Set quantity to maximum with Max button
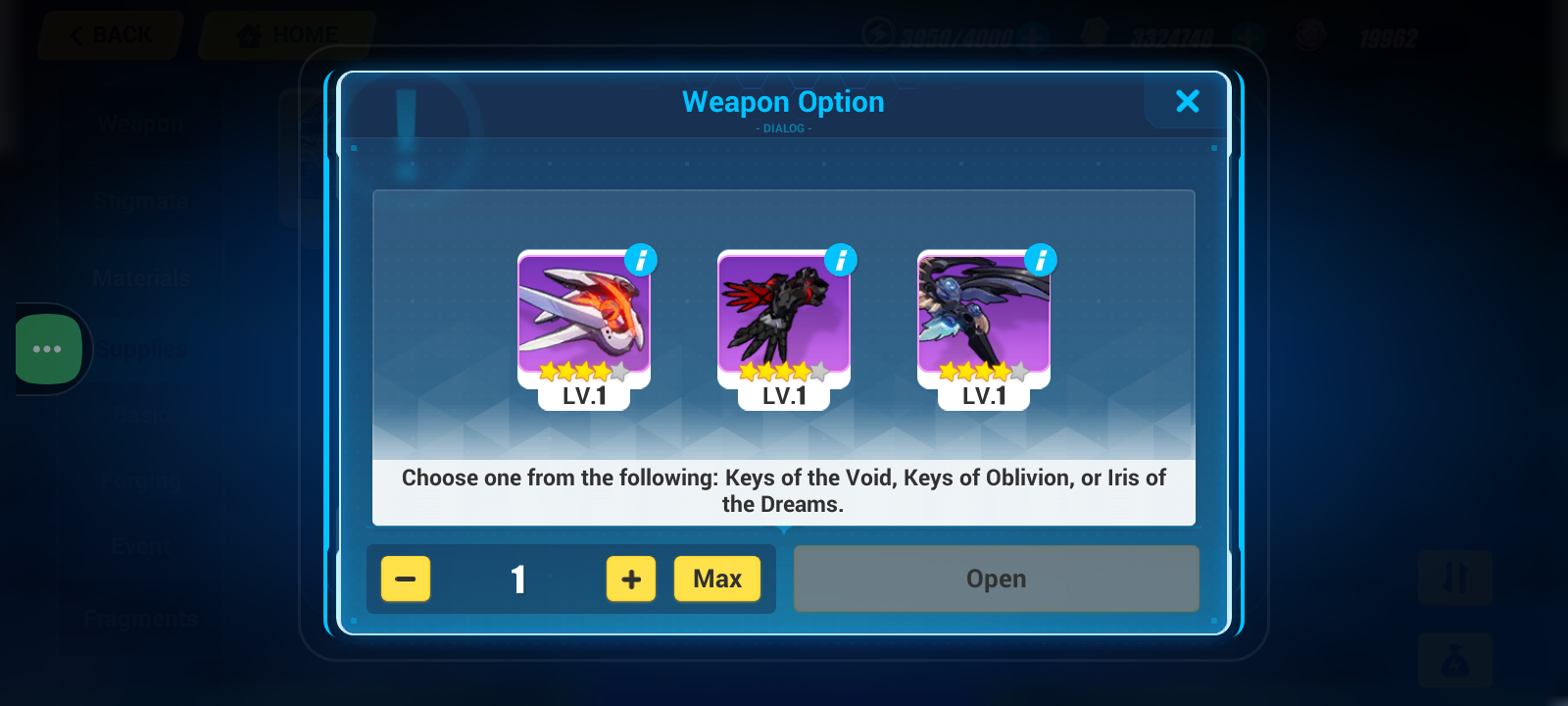 point(716,579)
